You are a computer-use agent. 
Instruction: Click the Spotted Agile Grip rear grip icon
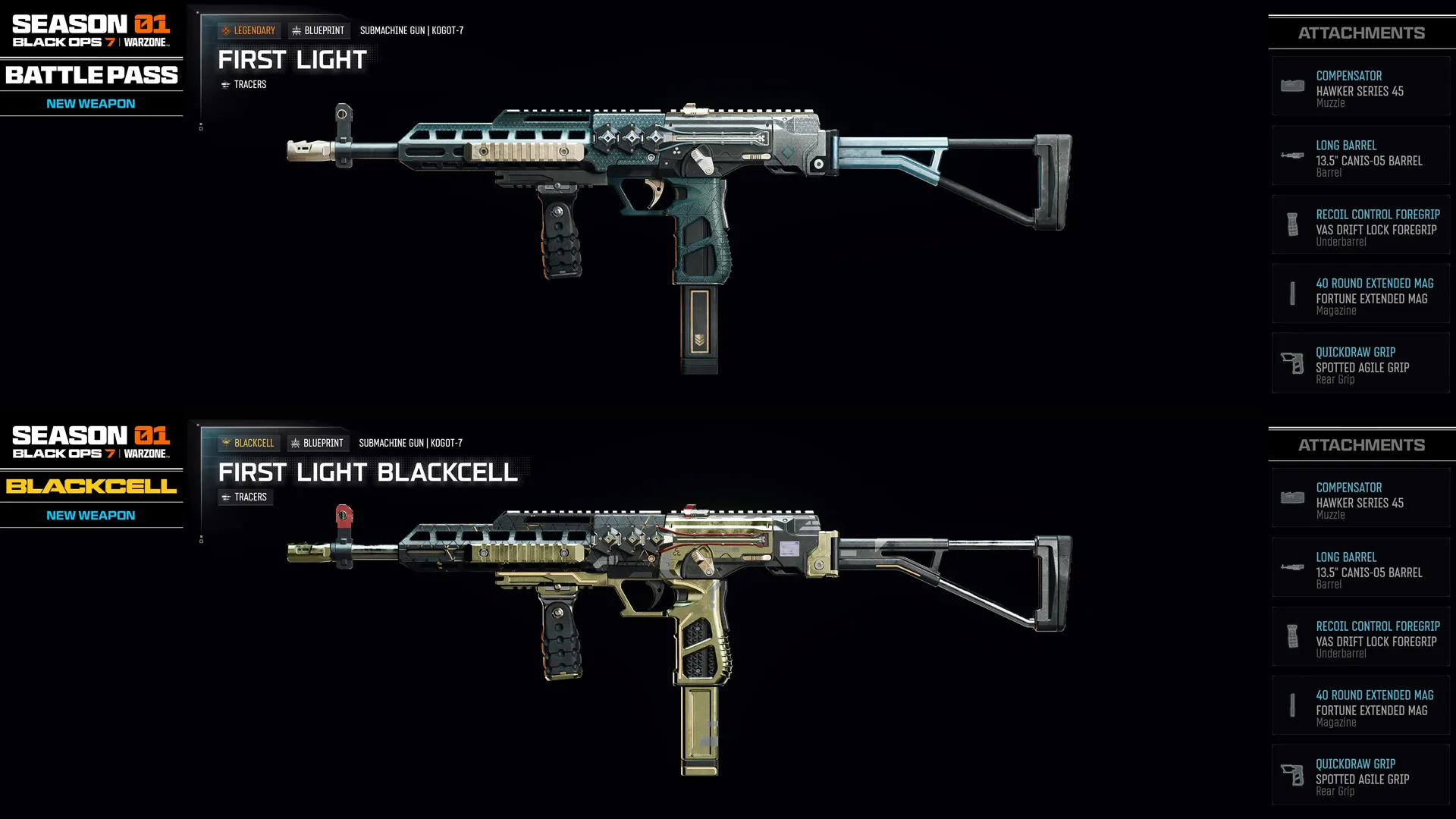(1291, 363)
